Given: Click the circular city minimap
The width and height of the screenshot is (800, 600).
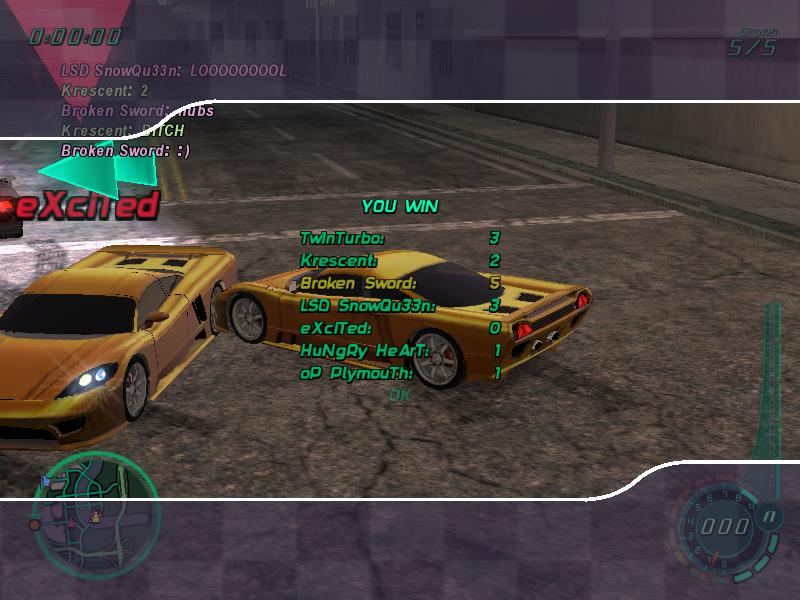Looking at the screenshot, I should pos(95,503).
